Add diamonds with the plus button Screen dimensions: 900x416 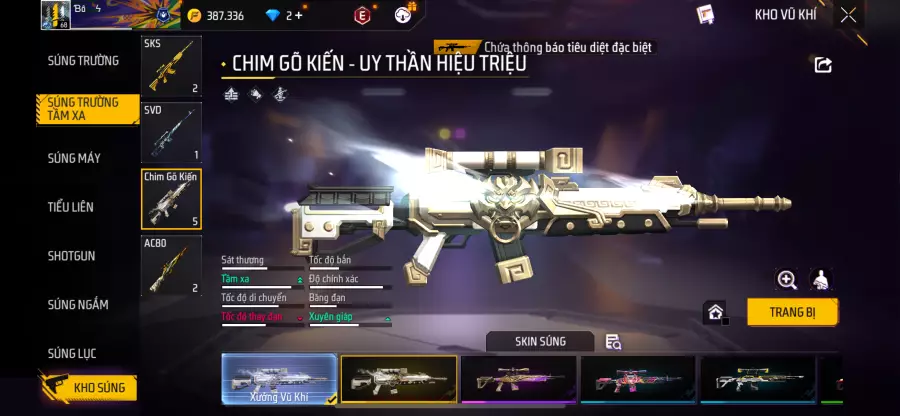pyautogui.click(x=299, y=15)
